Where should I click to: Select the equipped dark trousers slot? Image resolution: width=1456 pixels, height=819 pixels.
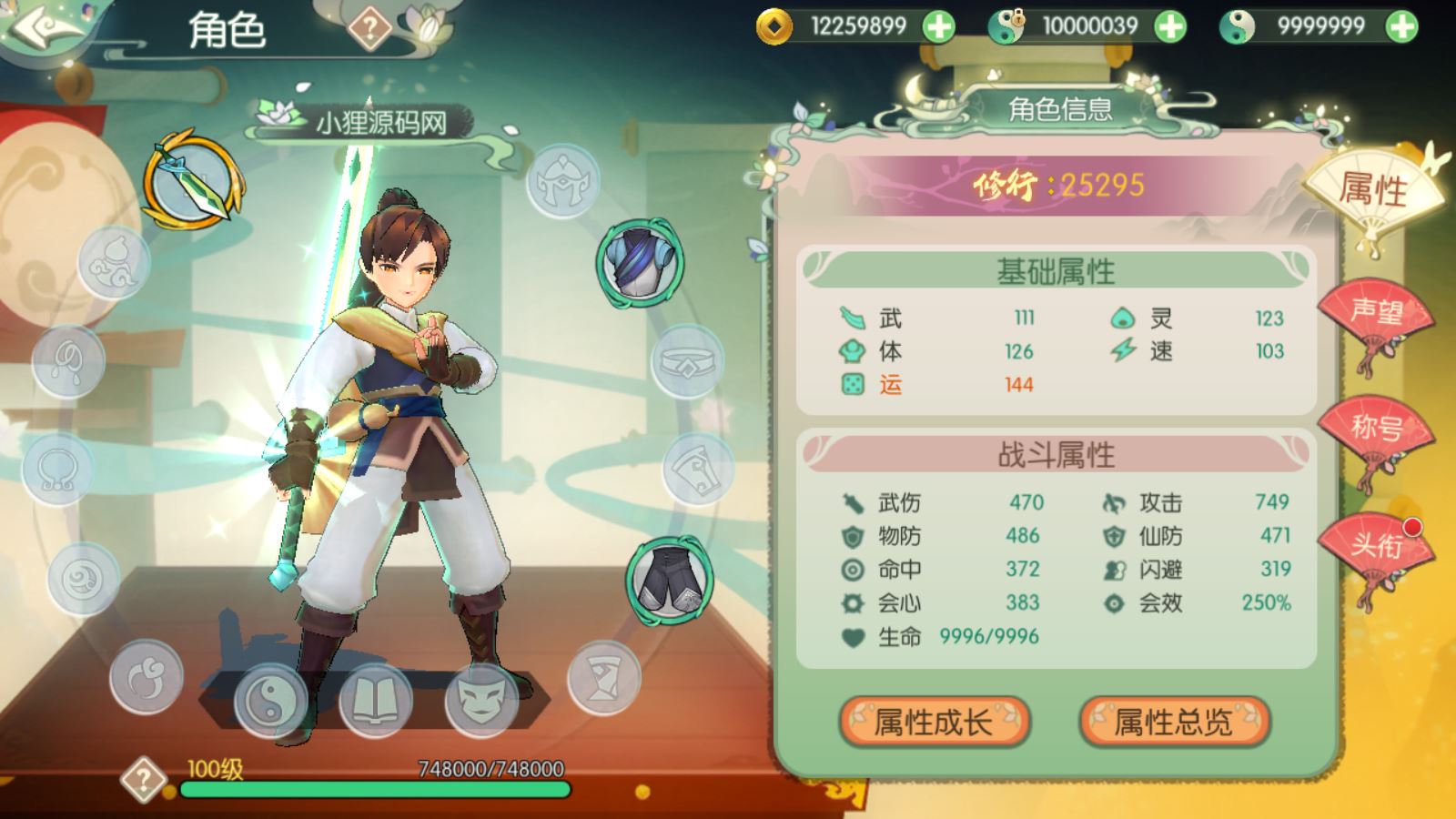(x=669, y=581)
